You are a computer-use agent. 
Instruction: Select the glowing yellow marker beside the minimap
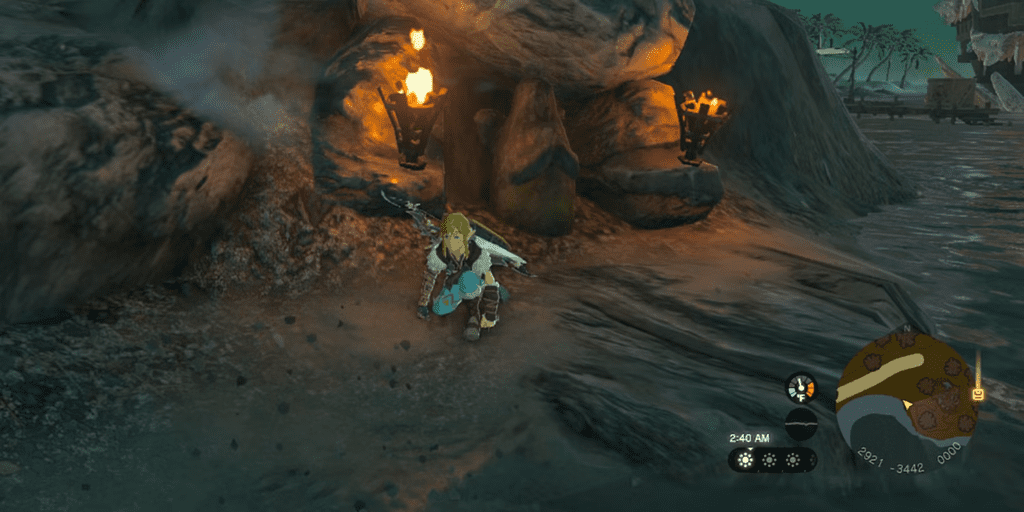(x=978, y=393)
